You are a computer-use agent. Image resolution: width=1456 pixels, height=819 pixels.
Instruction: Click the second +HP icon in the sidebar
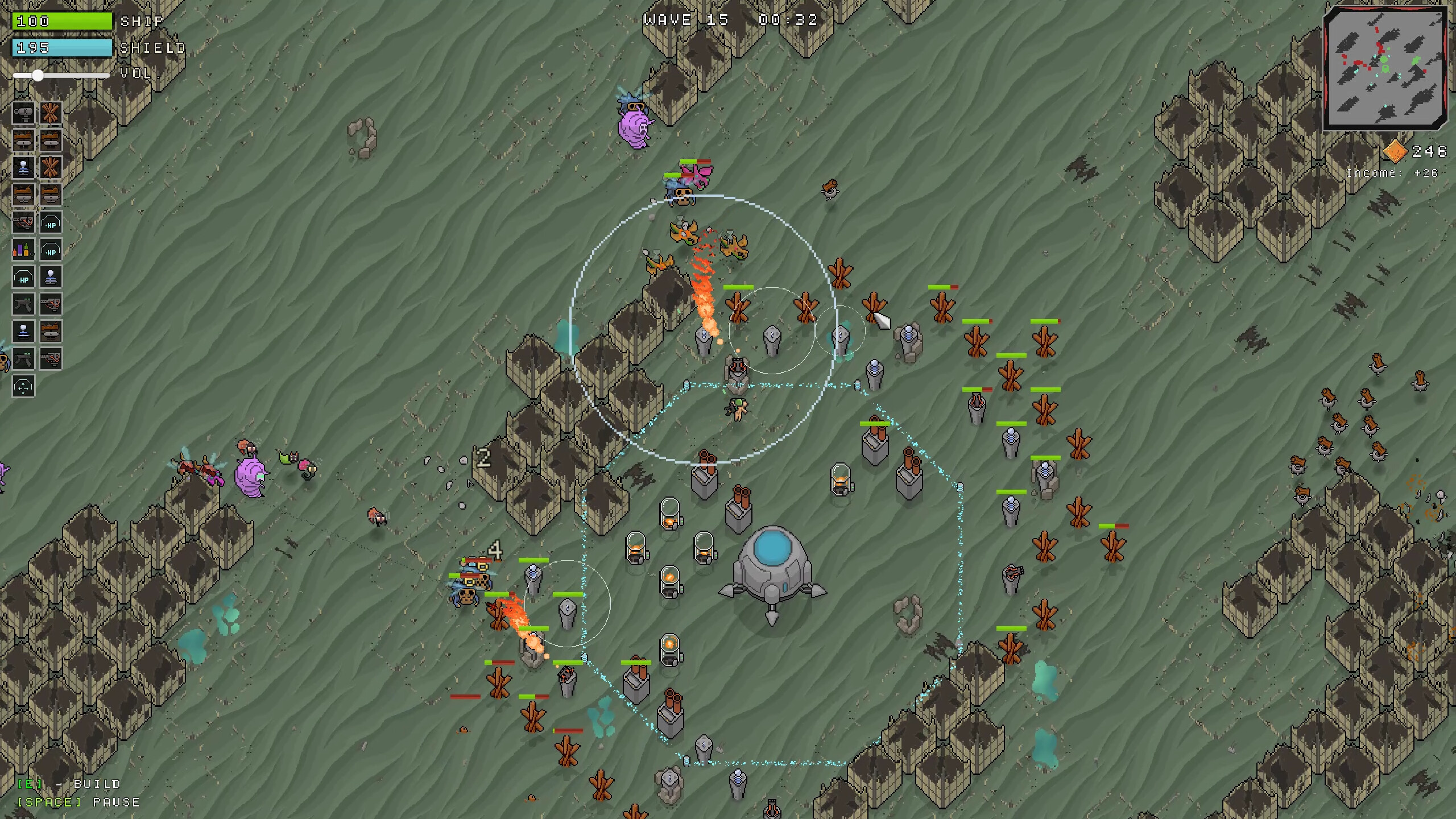[x=51, y=249]
